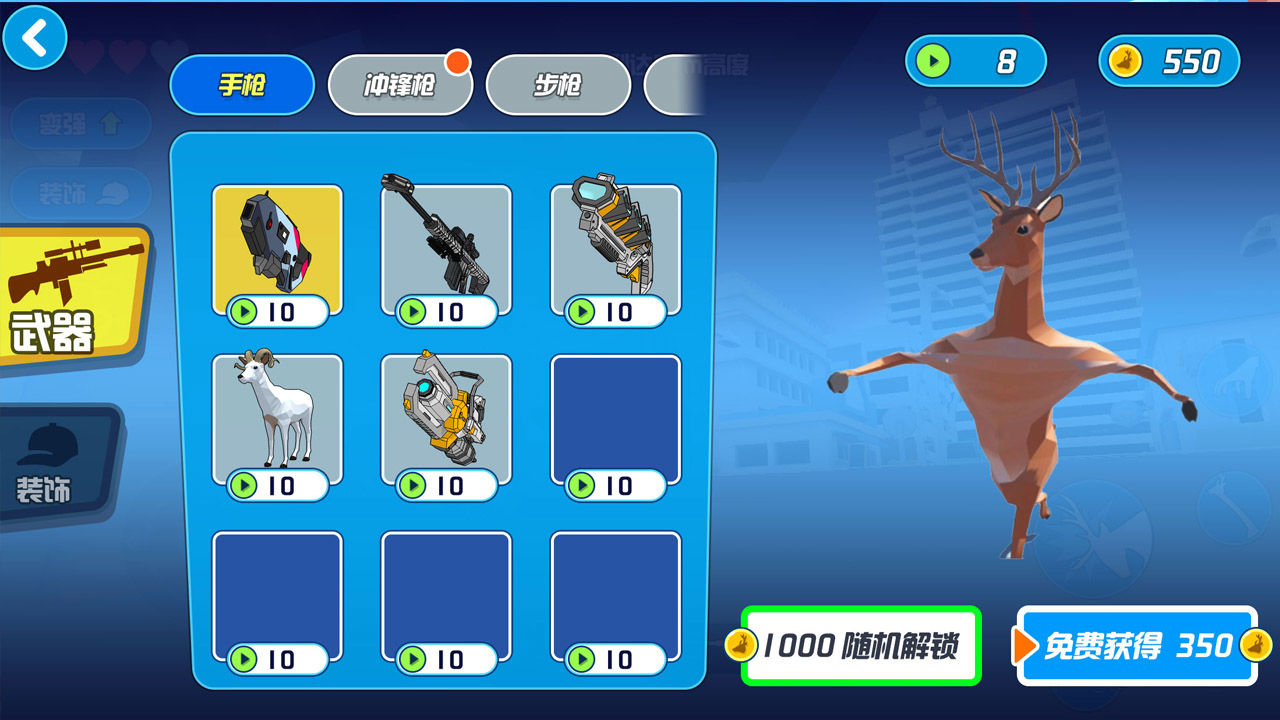Click the green play ticket icon showing 8

[x=932, y=61]
